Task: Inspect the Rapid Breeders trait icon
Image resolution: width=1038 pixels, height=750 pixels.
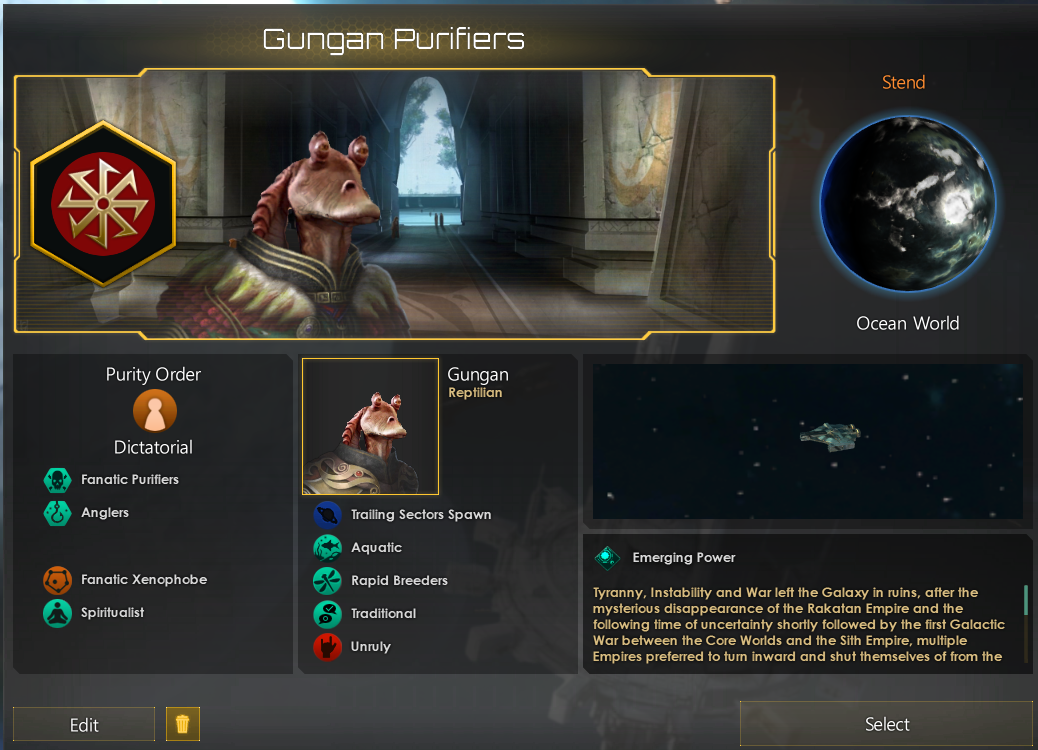Action: click(327, 581)
